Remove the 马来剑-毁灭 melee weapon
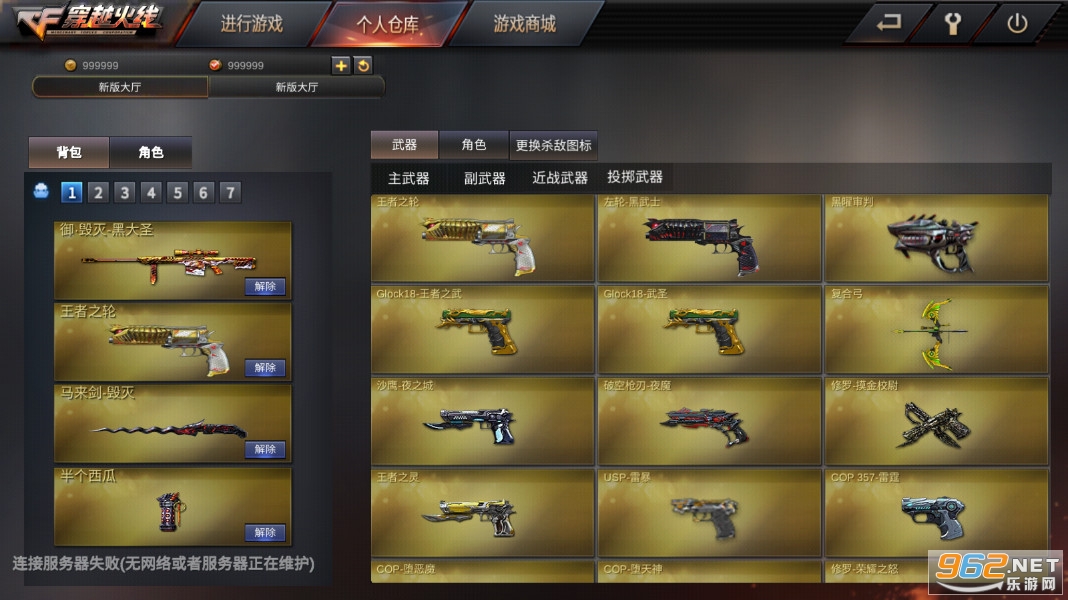 (x=265, y=449)
